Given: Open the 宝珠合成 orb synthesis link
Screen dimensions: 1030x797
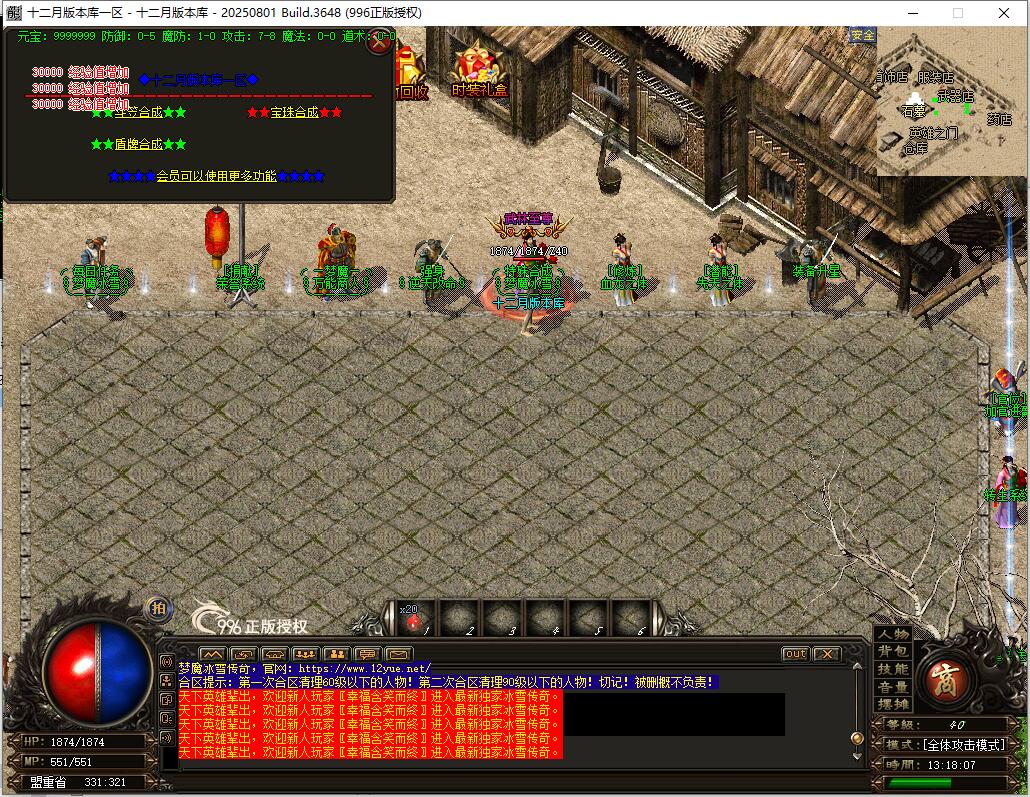Looking at the screenshot, I should pyautogui.click(x=294, y=112).
